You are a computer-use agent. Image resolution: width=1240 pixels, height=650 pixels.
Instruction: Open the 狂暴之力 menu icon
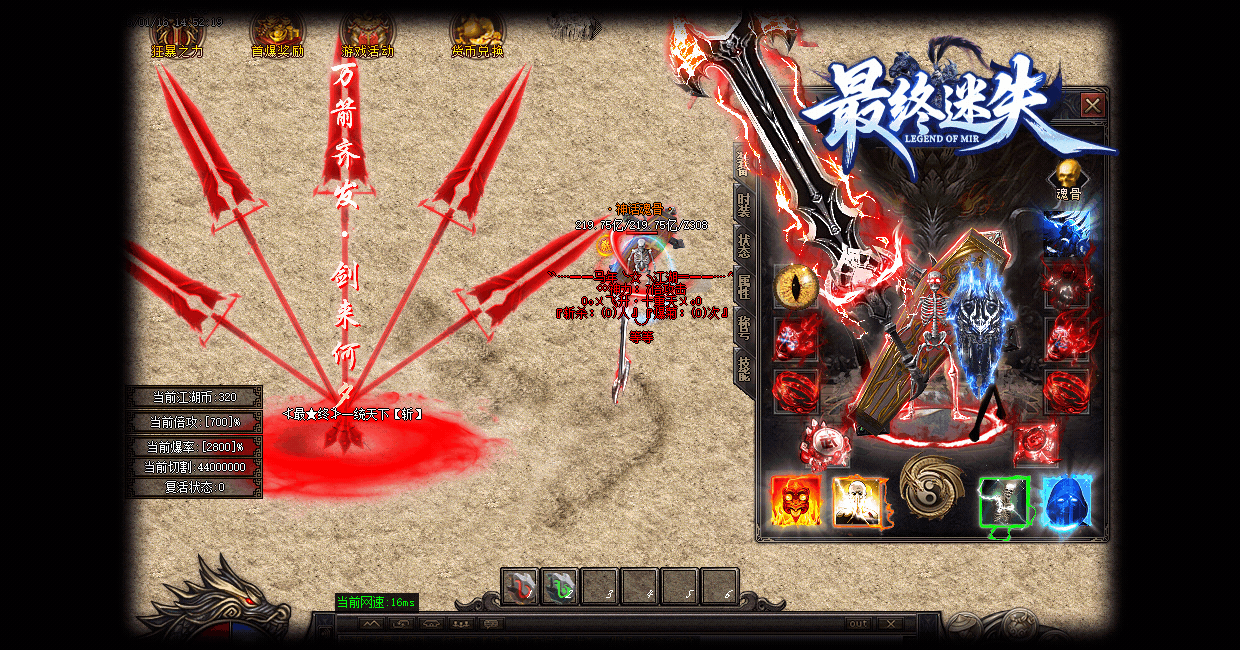tap(177, 35)
